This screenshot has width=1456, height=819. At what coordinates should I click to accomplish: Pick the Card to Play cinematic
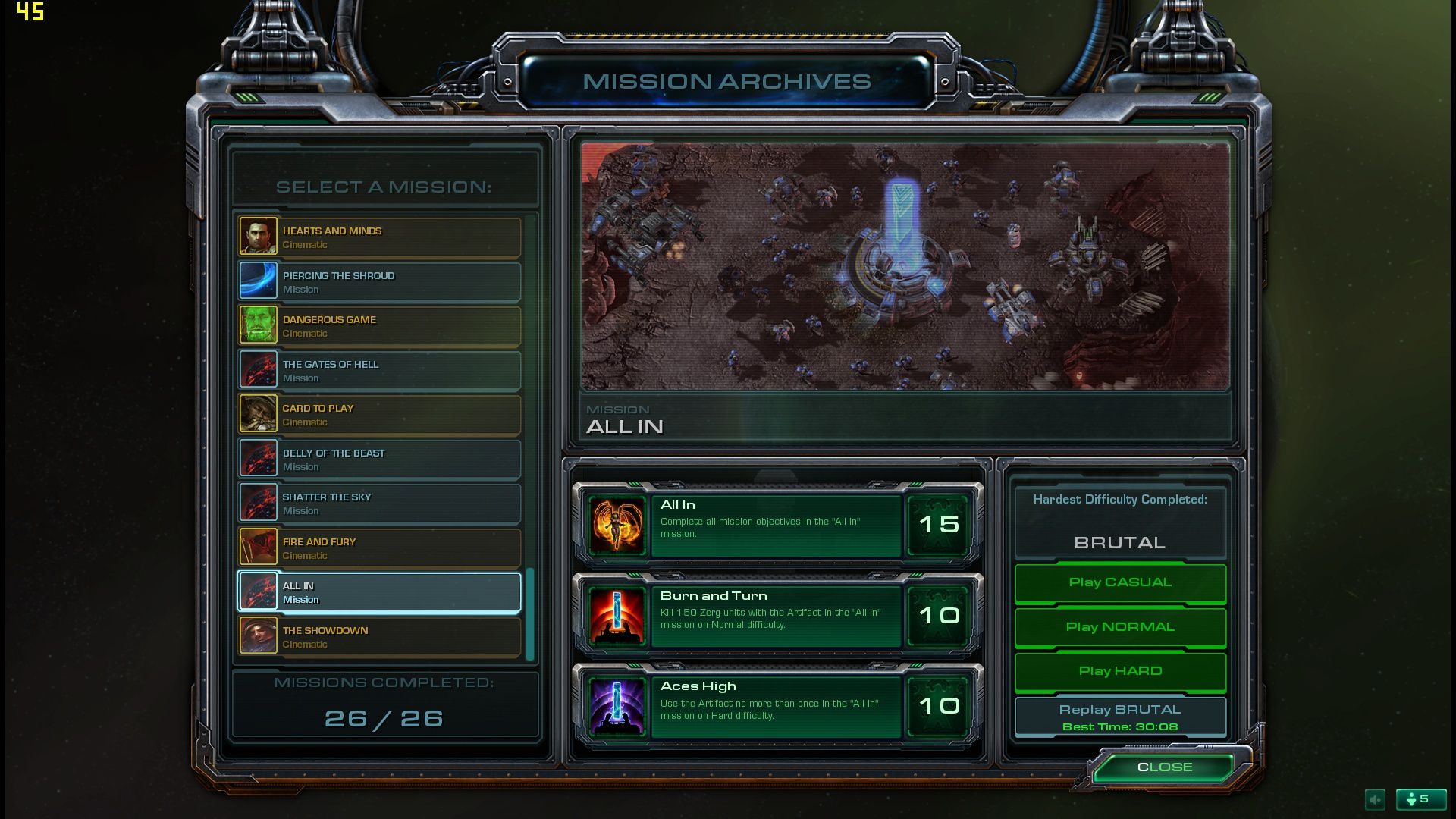pyautogui.click(x=379, y=415)
